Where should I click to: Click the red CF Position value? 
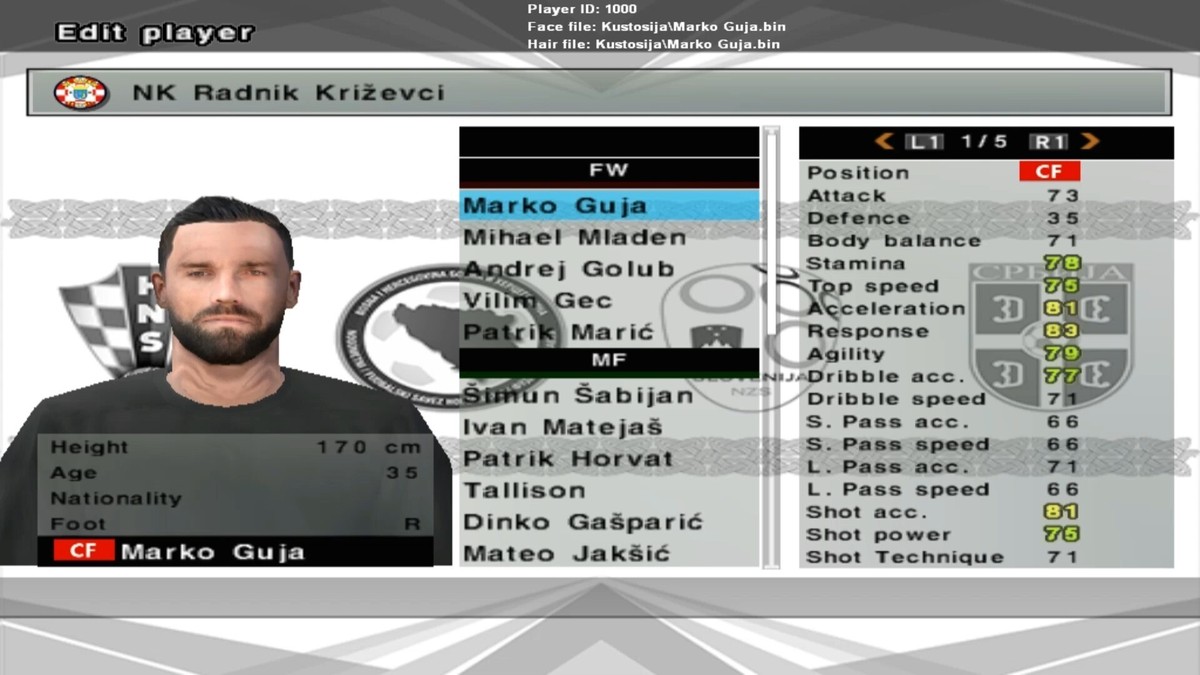(x=1049, y=172)
